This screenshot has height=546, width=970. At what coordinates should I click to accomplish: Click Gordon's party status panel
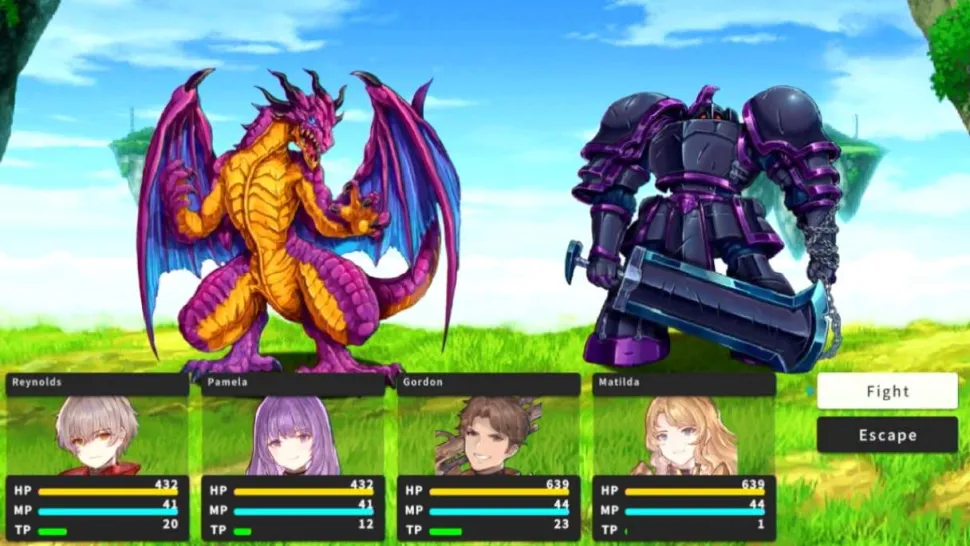point(488,457)
